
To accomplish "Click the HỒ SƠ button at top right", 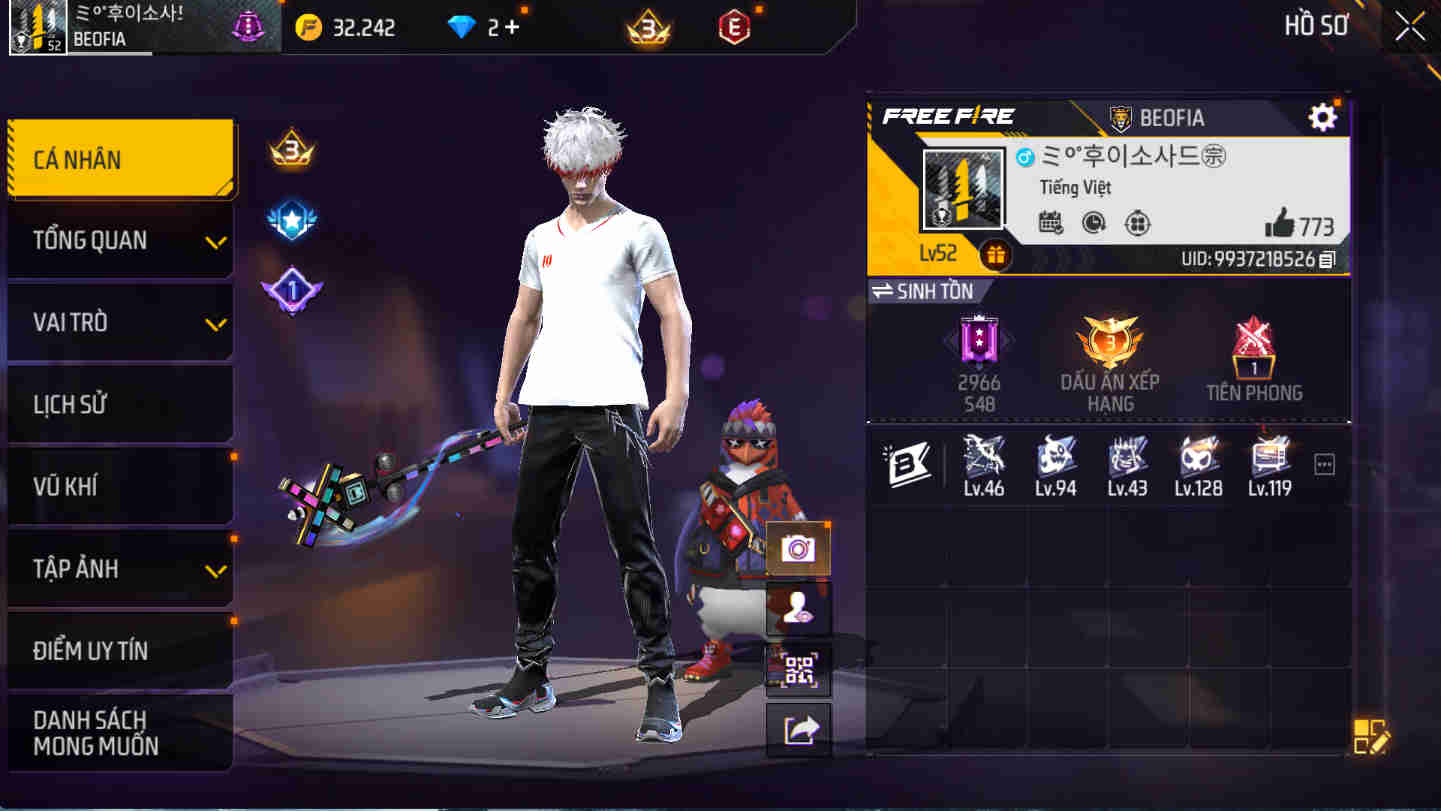I will click(1315, 26).
